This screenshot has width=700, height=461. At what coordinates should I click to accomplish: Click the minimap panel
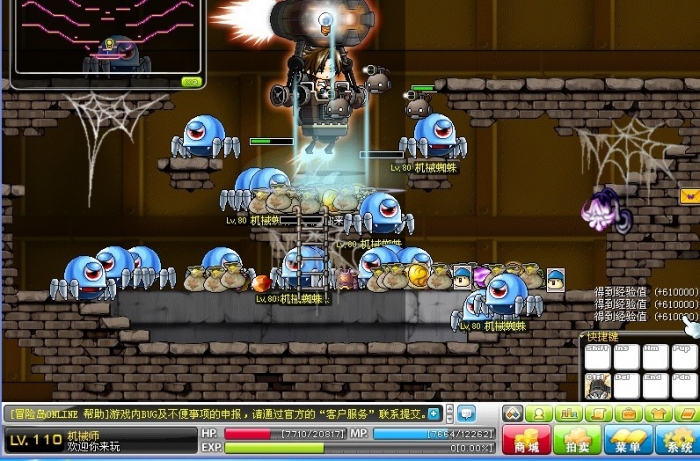[x=105, y=42]
